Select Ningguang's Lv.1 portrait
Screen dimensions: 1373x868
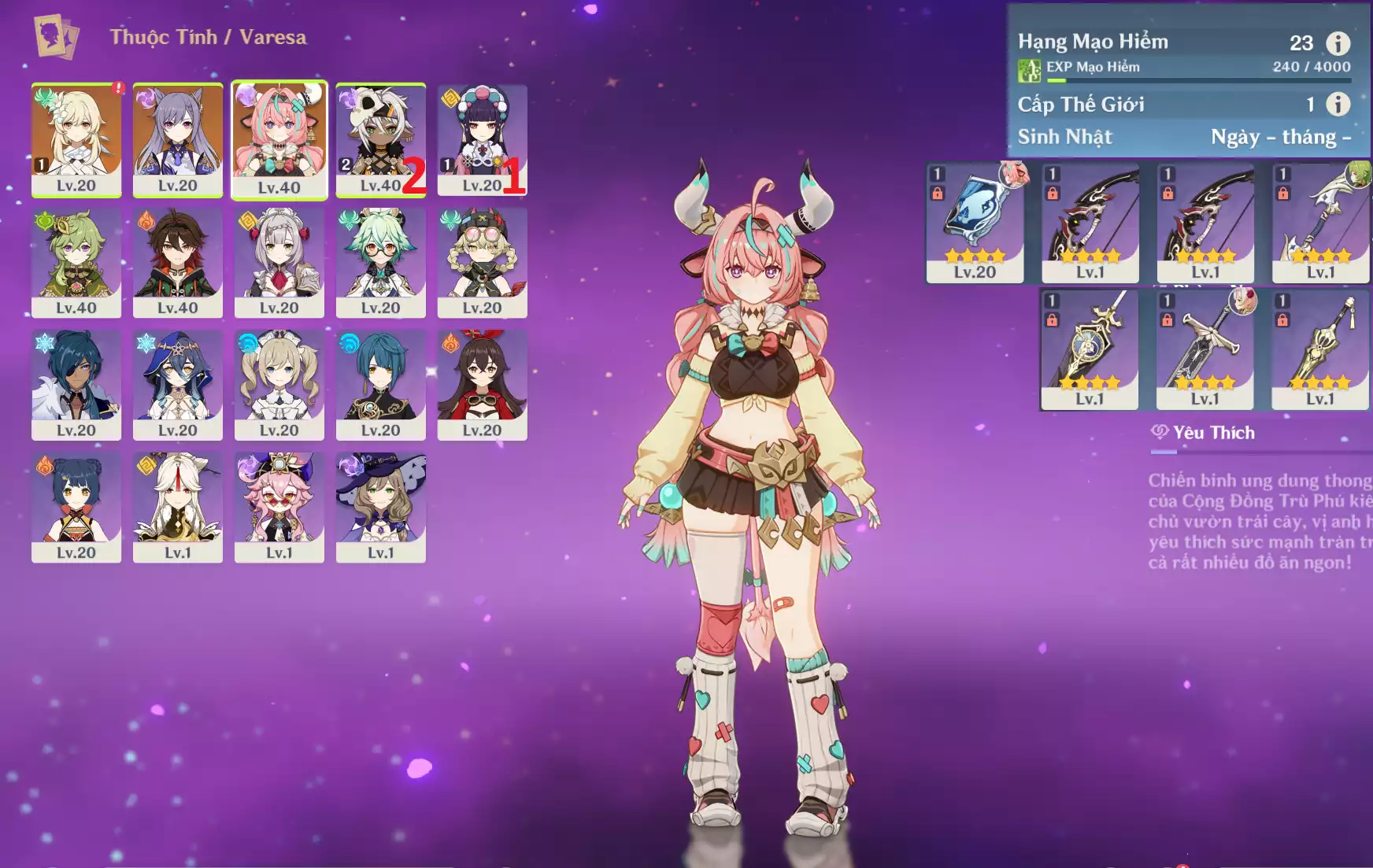coord(178,507)
